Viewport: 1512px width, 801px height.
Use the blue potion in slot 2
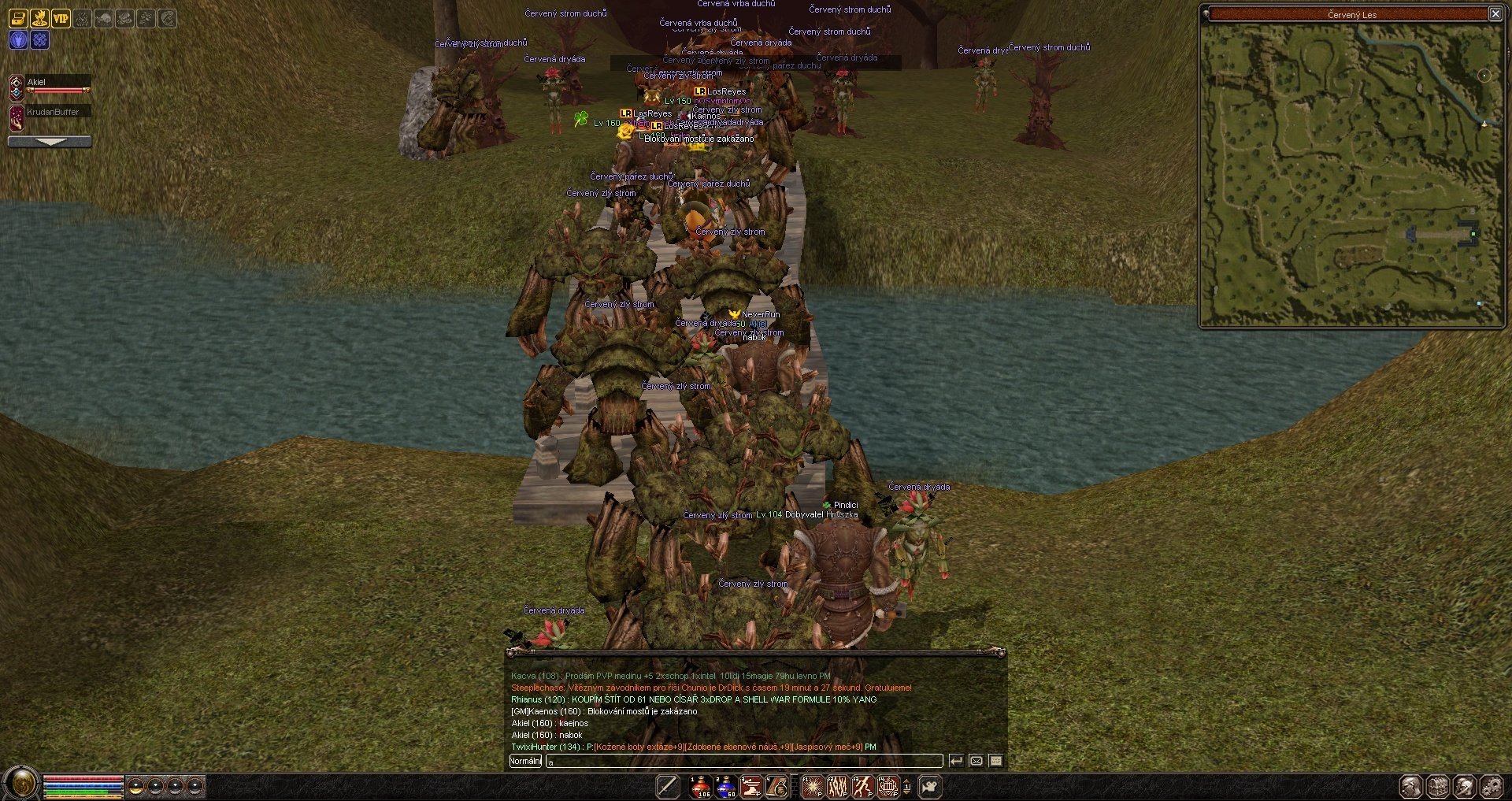(725, 786)
